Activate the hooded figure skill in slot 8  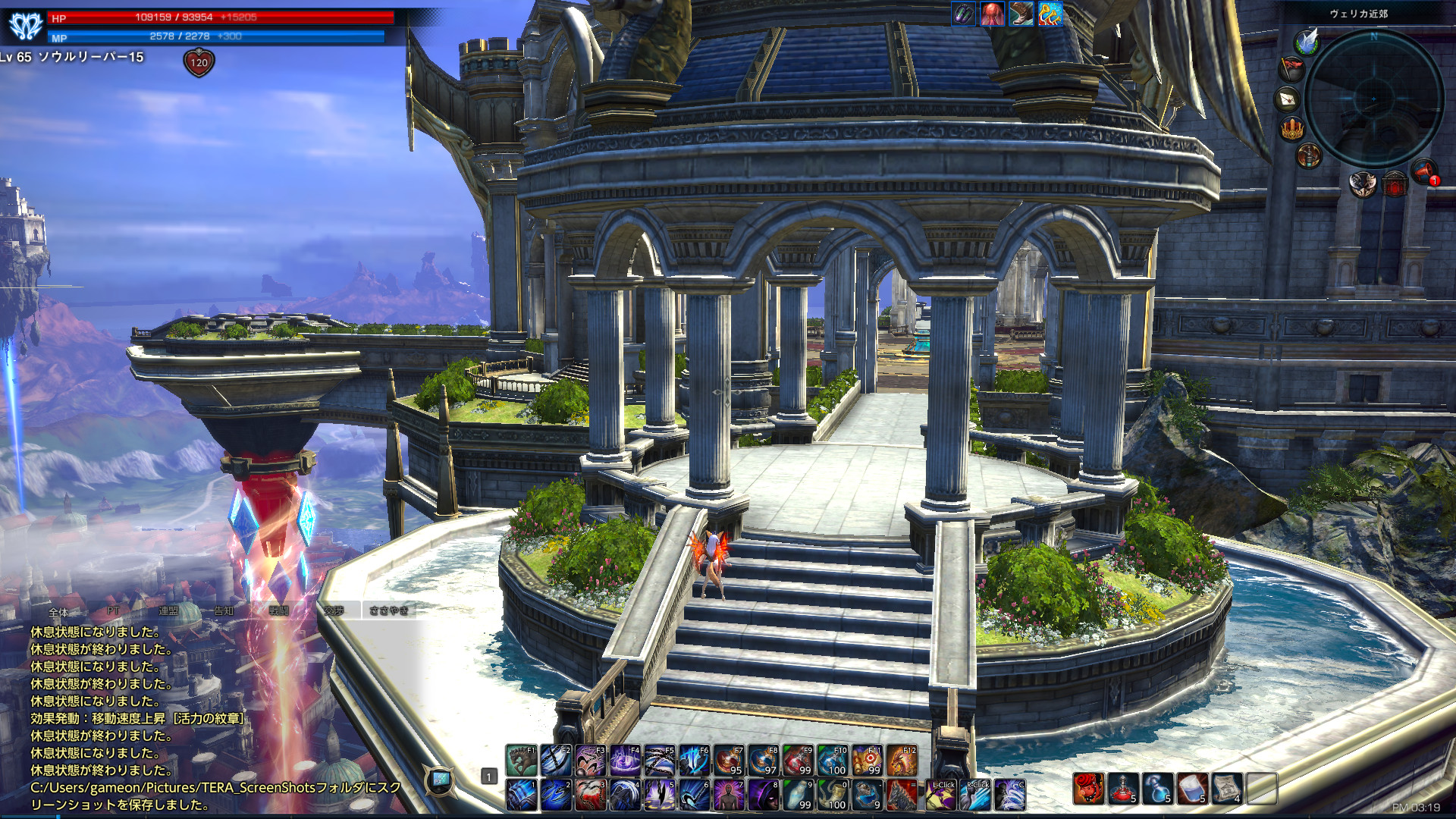pyautogui.click(x=764, y=795)
